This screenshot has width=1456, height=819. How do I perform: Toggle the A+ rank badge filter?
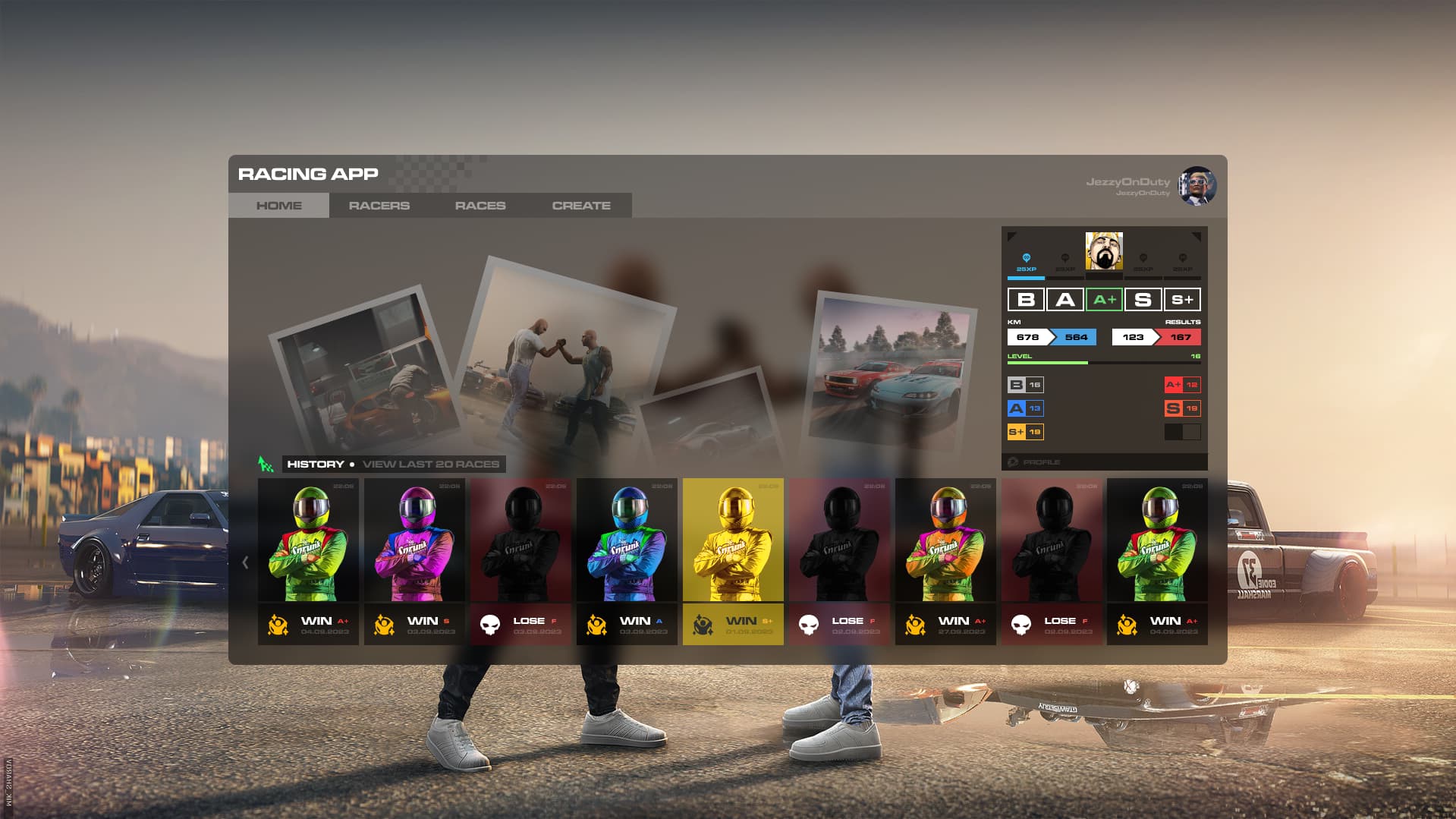click(x=1104, y=300)
